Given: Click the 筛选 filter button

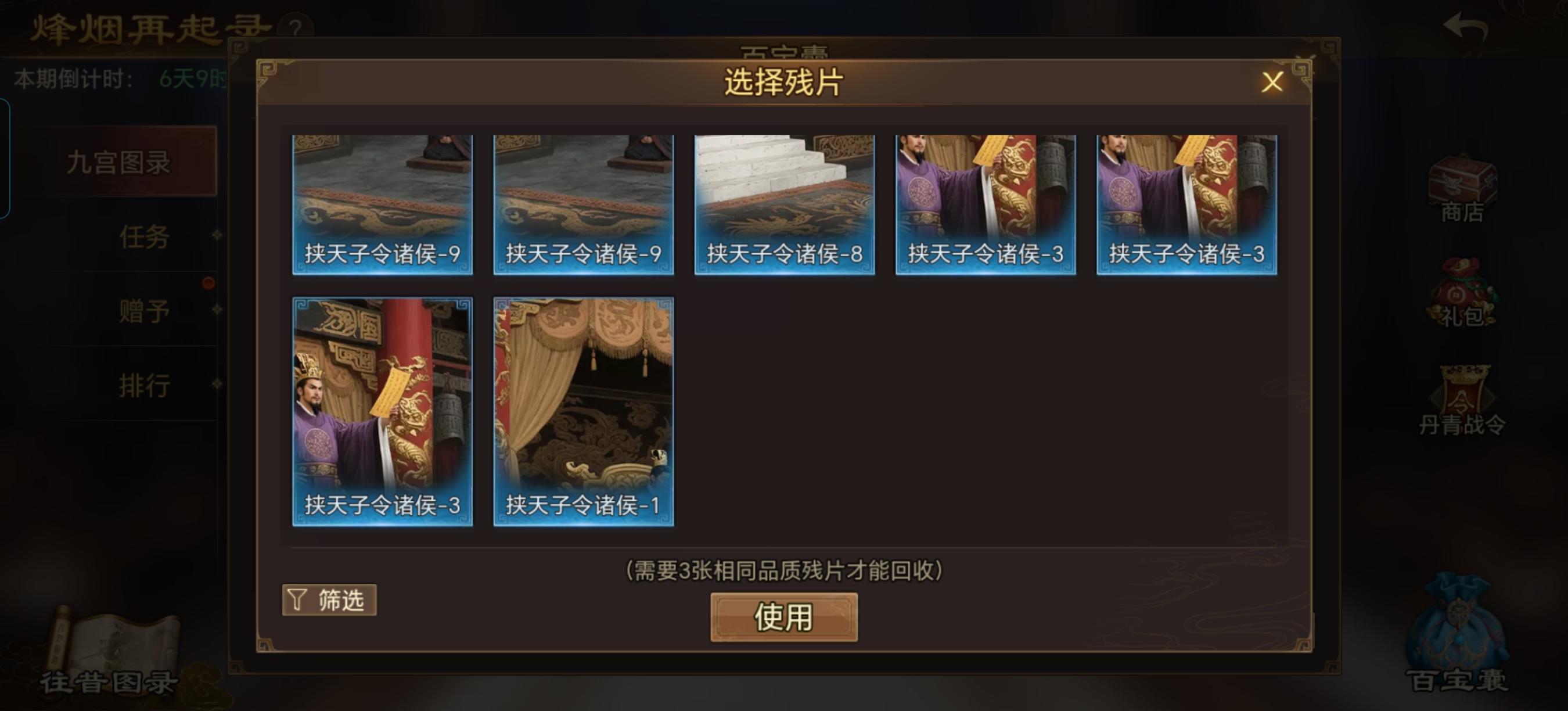Looking at the screenshot, I should click(x=329, y=599).
